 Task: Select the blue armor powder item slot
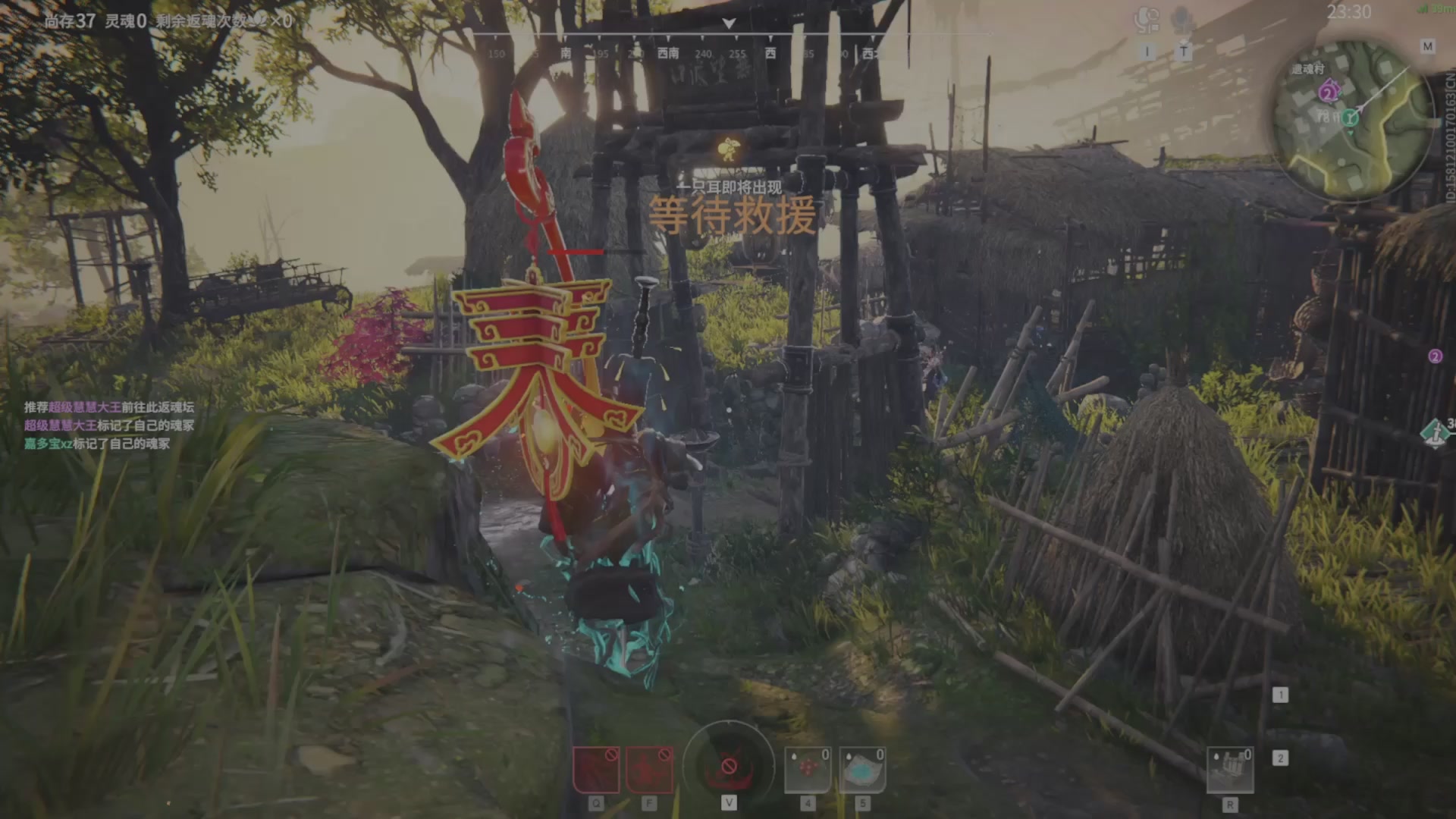tap(862, 770)
